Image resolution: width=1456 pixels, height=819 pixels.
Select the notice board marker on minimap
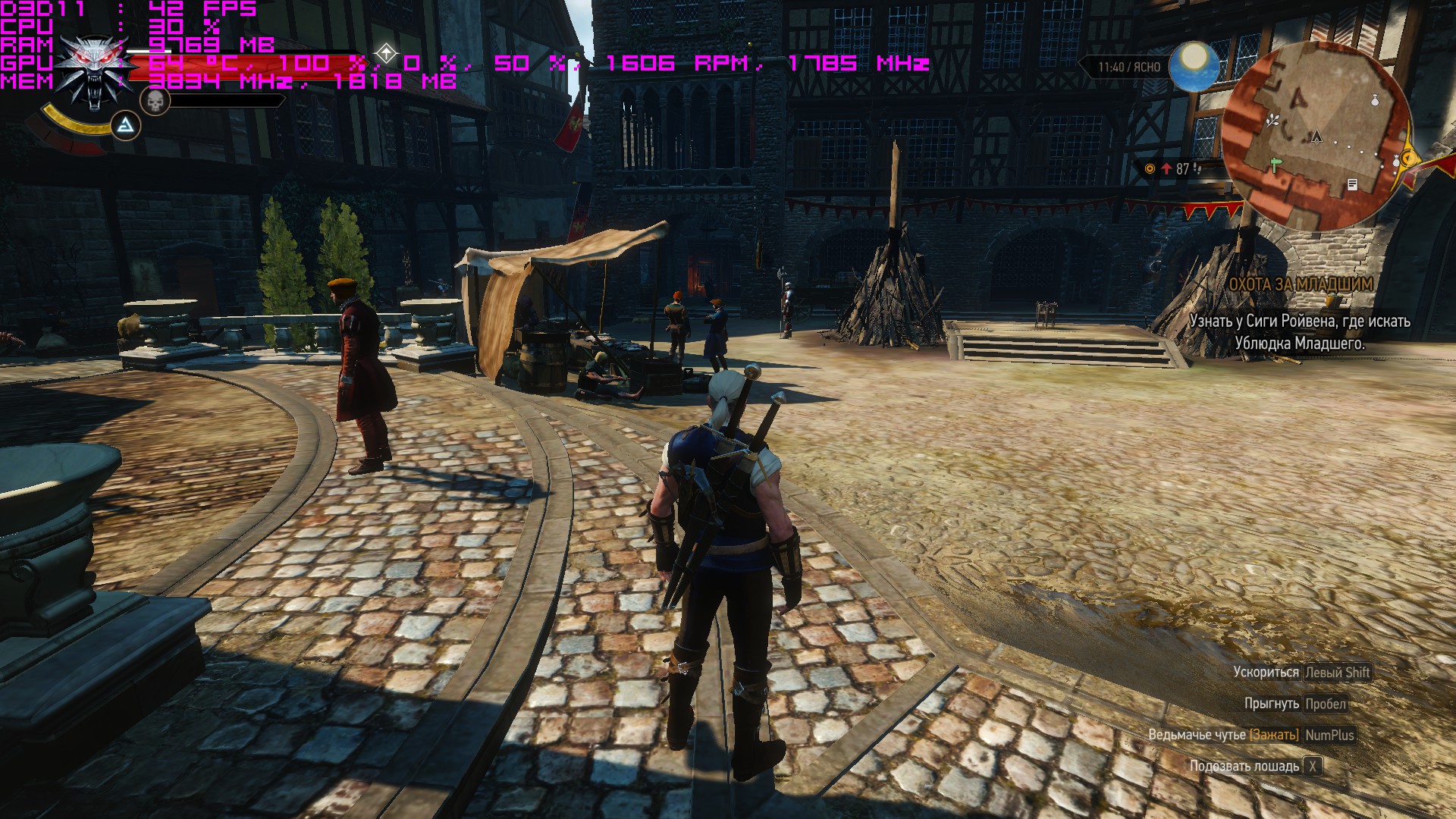(1352, 184)
